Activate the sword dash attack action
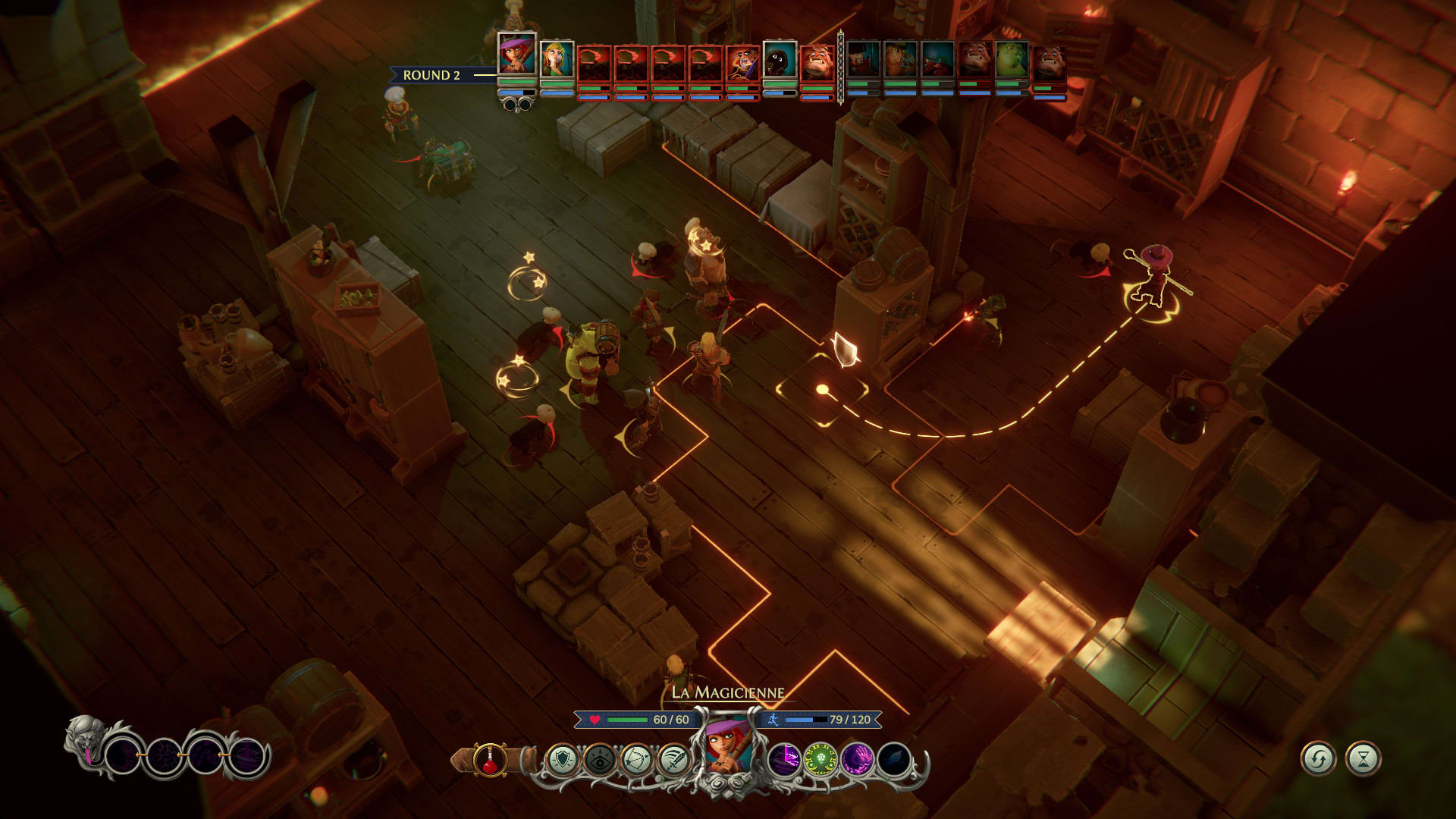1456x819 pixels. click(x=673, y=759)
